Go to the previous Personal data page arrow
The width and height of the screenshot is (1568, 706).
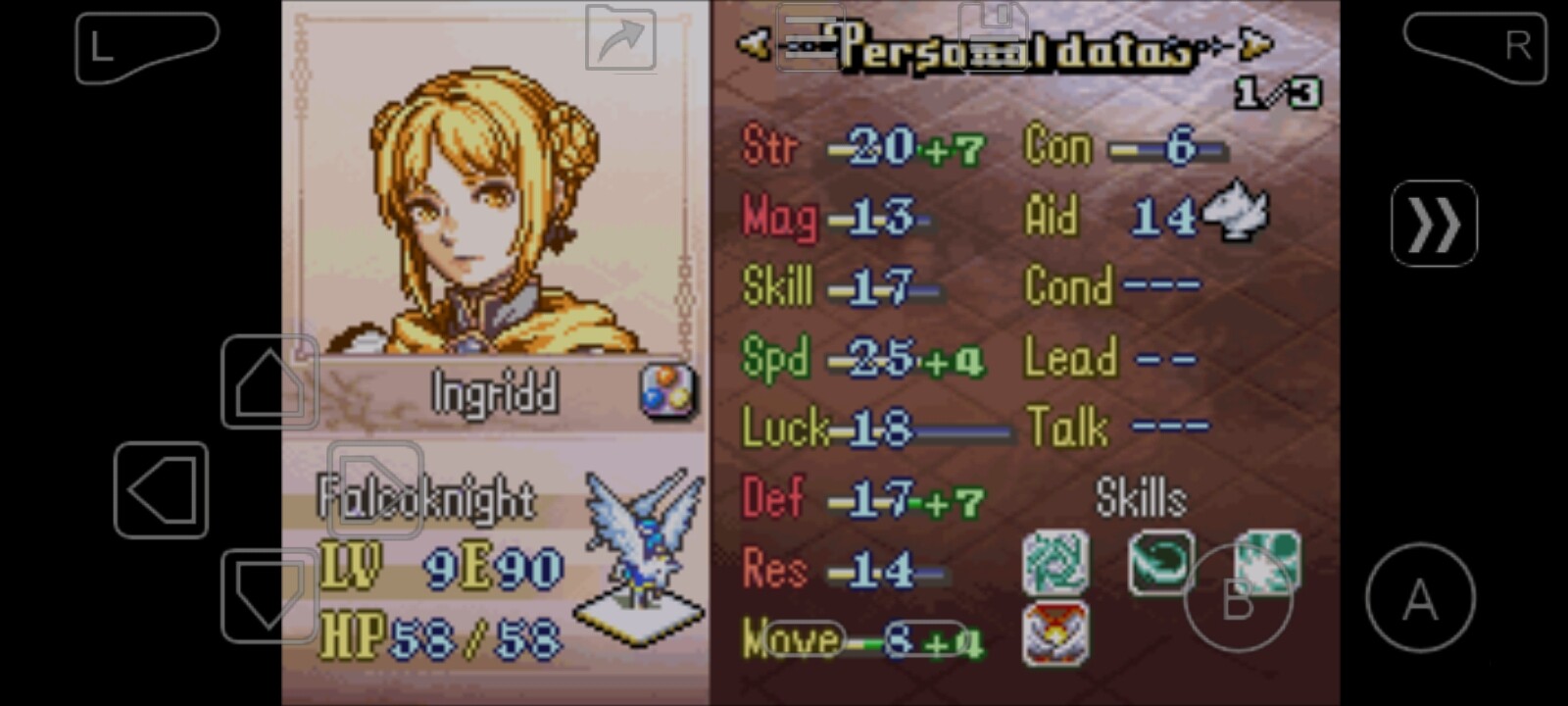point(753,43)
